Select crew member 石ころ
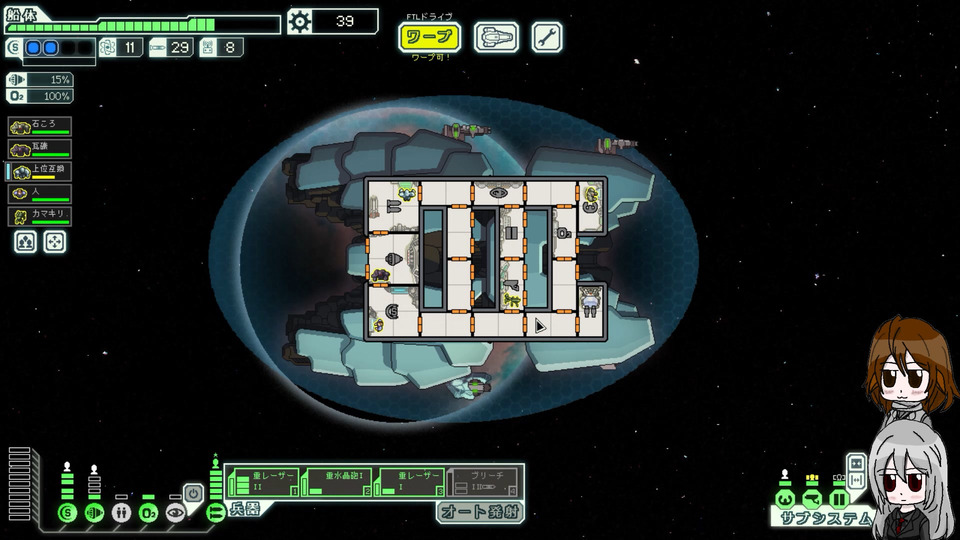This screenshot has height=540, width=960. [x=40, y=126]
